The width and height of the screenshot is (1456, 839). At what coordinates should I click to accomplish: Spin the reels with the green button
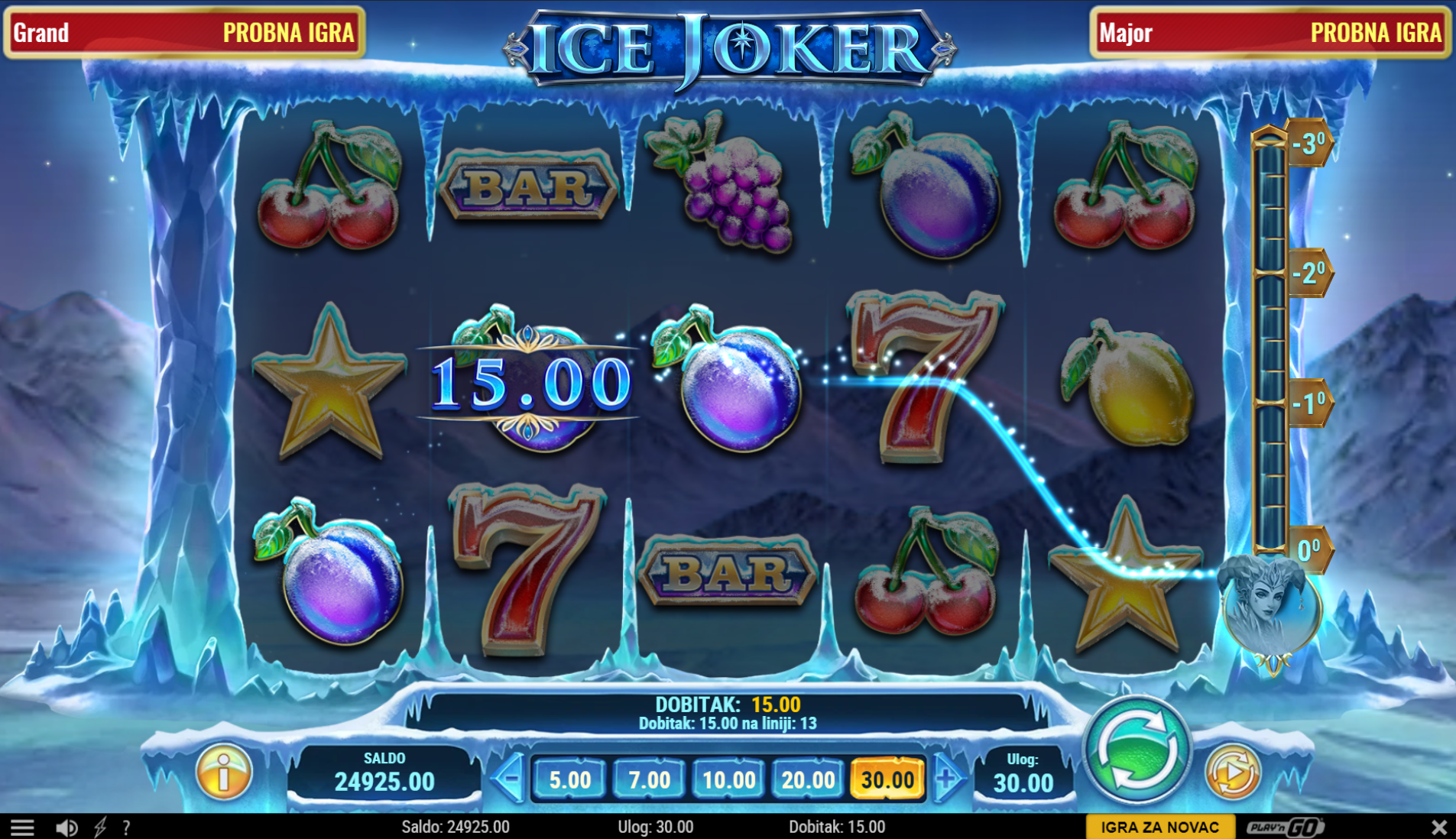(1137, 751)
